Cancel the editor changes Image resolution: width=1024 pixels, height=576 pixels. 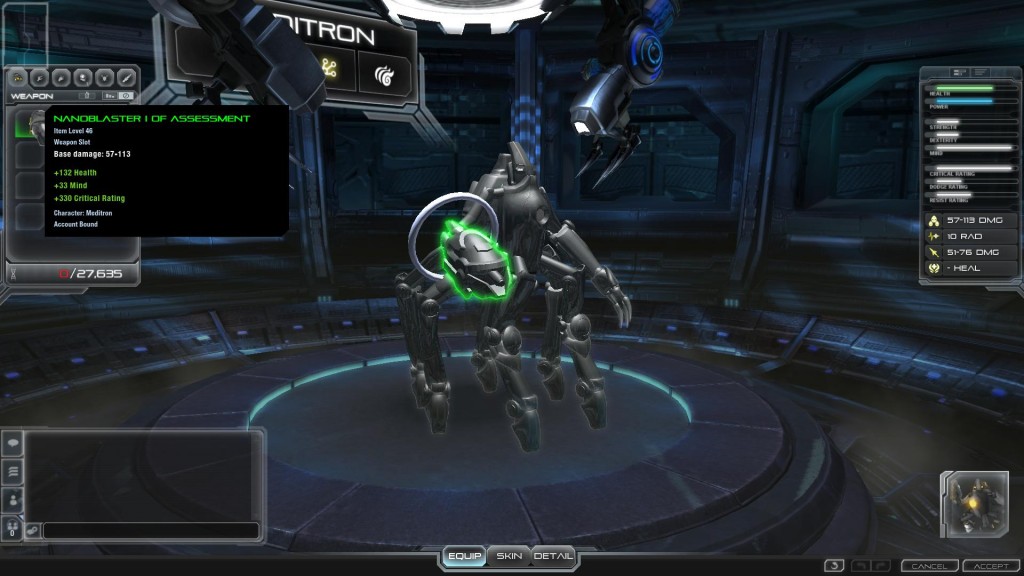tap(929, 566)
